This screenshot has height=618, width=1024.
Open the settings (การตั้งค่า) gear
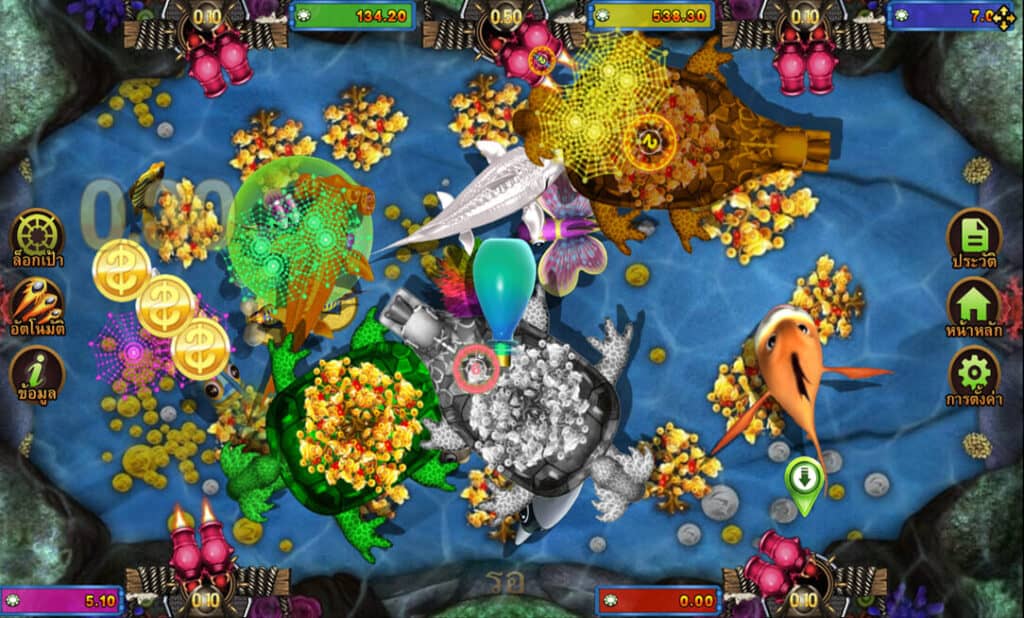click(x=975, y=373)
